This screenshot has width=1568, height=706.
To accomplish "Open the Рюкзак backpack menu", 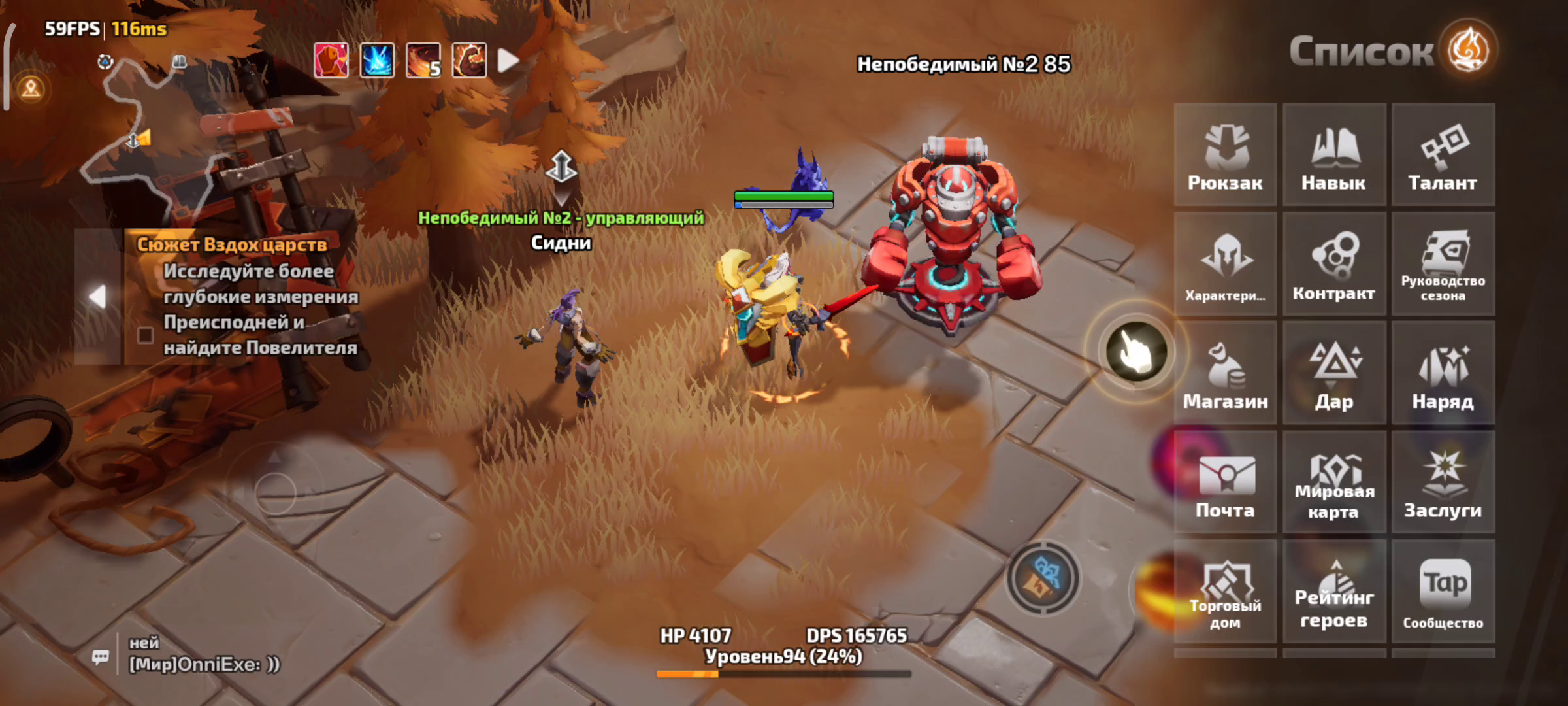I will coord(1225,155).
